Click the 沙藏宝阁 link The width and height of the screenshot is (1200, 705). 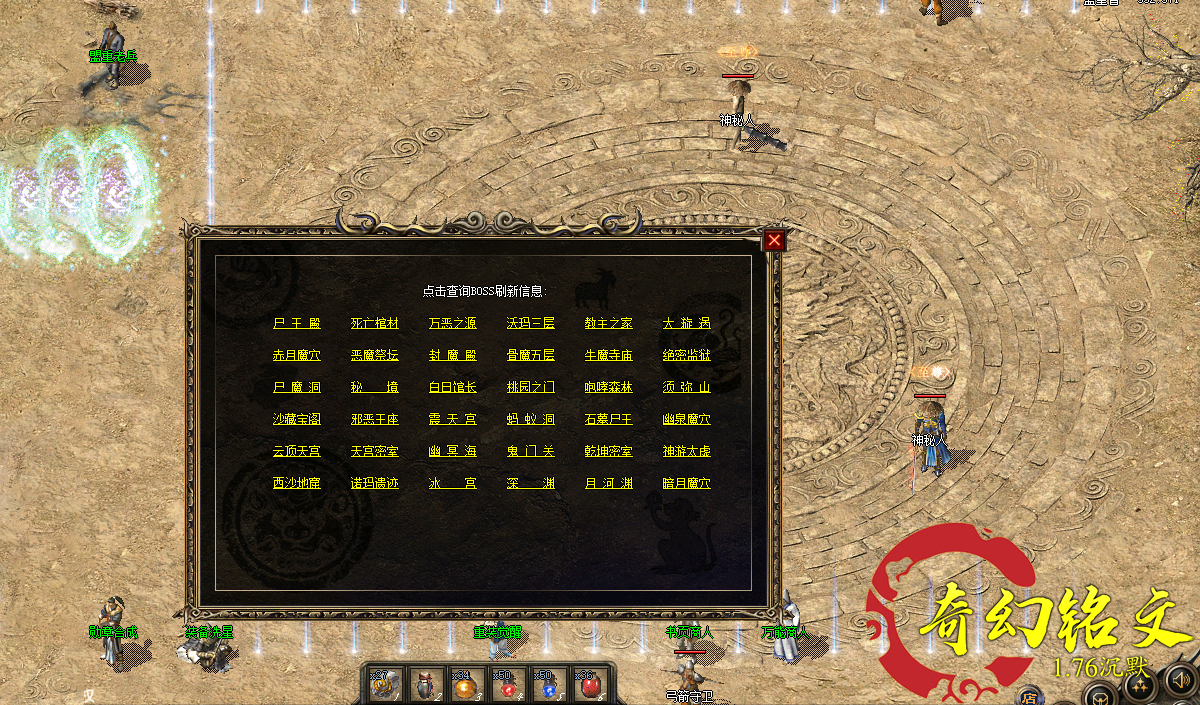click(297, 419)
